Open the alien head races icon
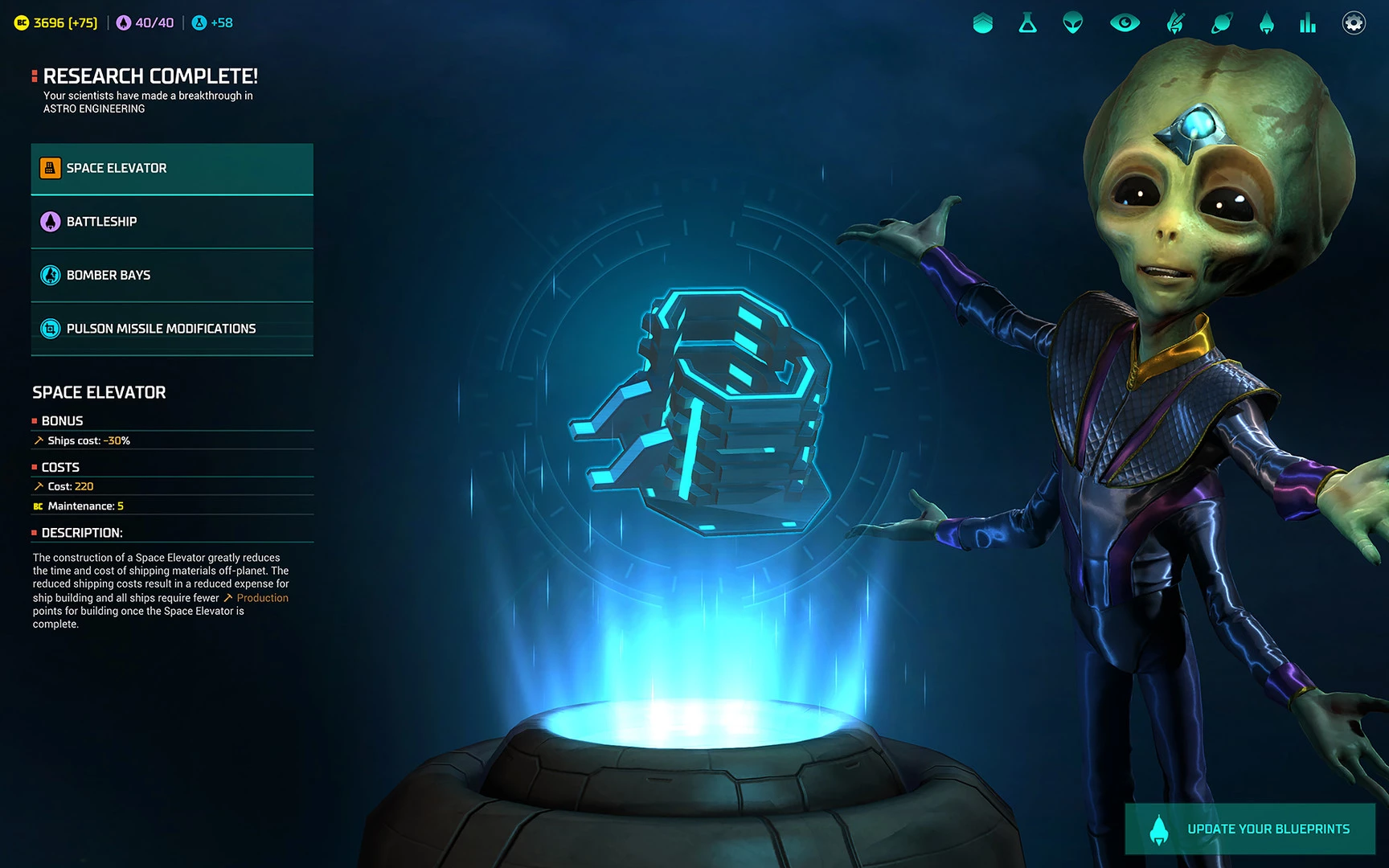The height and width of the screenshot is (868, 1389). (x=1073, y=23)
